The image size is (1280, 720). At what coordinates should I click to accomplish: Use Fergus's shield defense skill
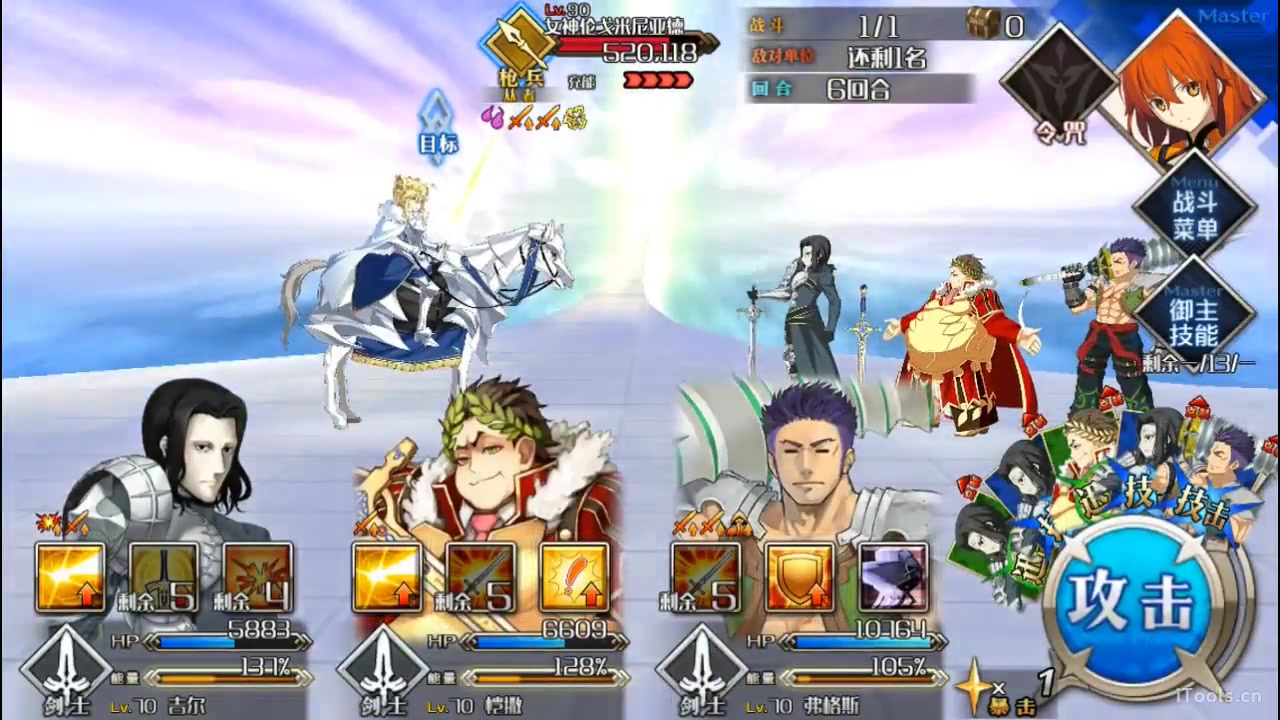tap(799, 577)
